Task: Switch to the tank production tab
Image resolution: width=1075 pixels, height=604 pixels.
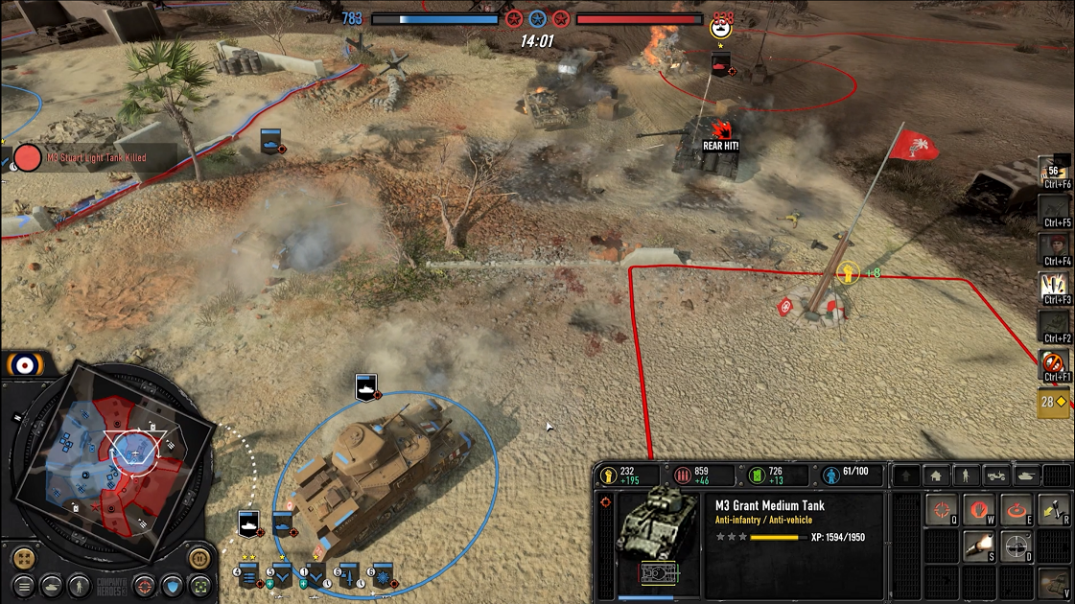Action: click(x=1028, y=476)
